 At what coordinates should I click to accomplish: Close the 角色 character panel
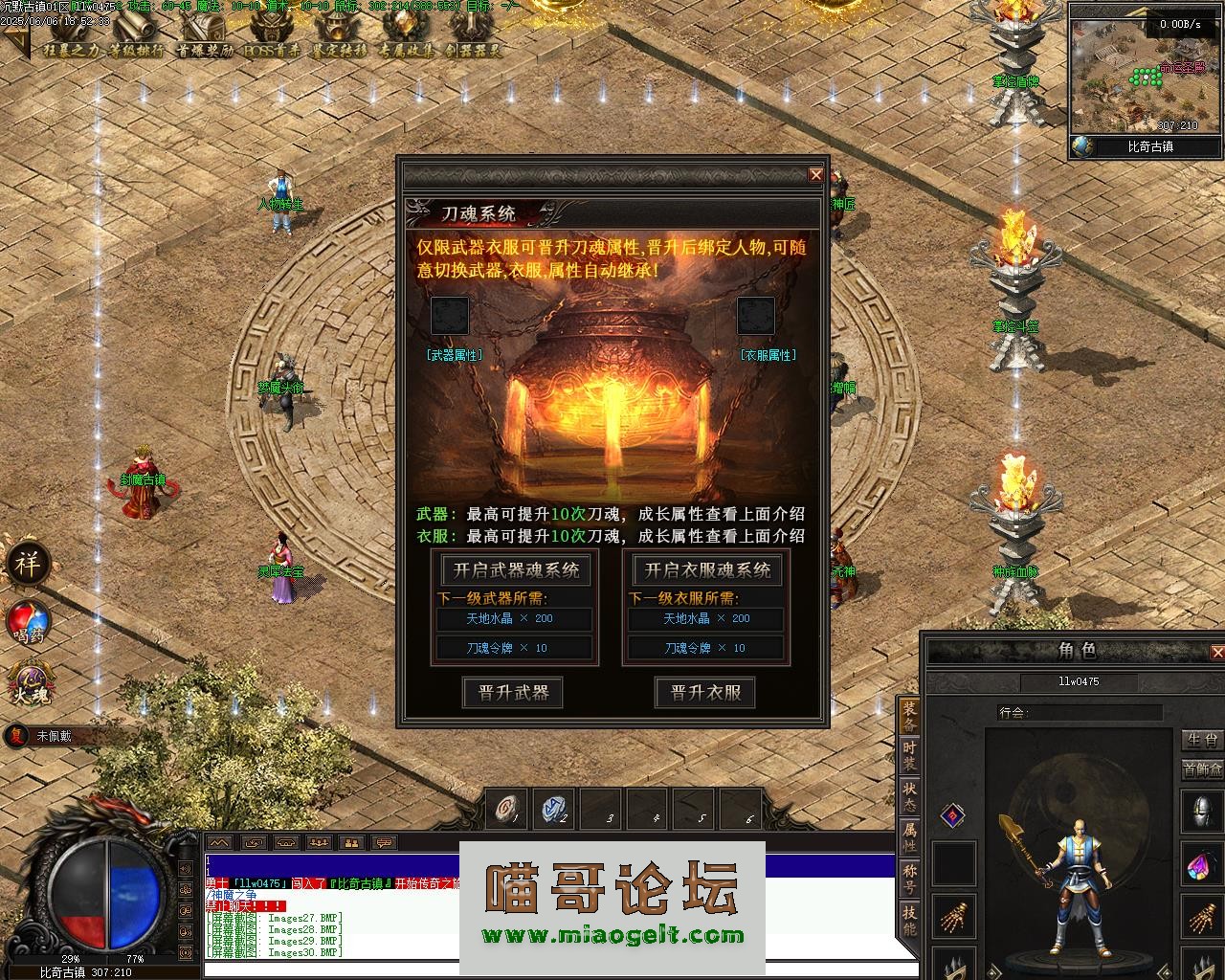[1217, 652]
